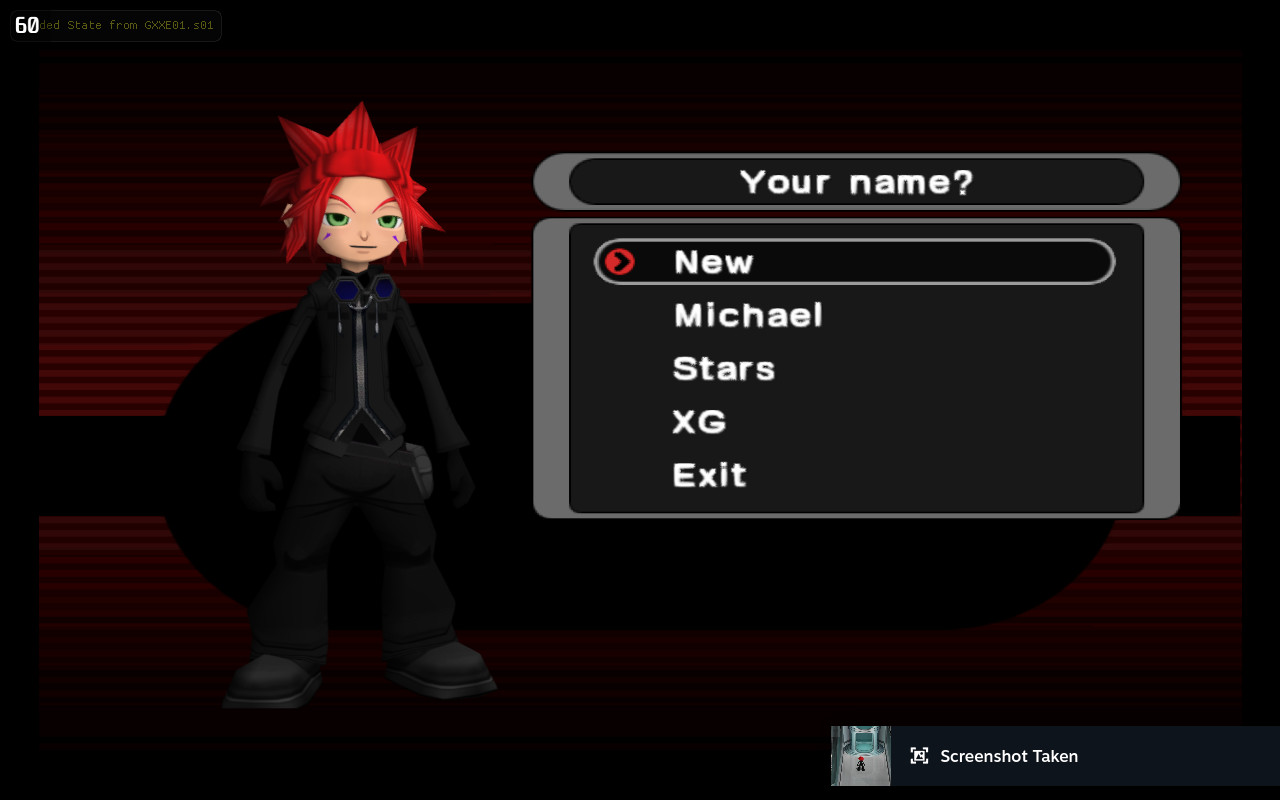
Task: Select XG from the name list
Action: (x=699, y=421)
